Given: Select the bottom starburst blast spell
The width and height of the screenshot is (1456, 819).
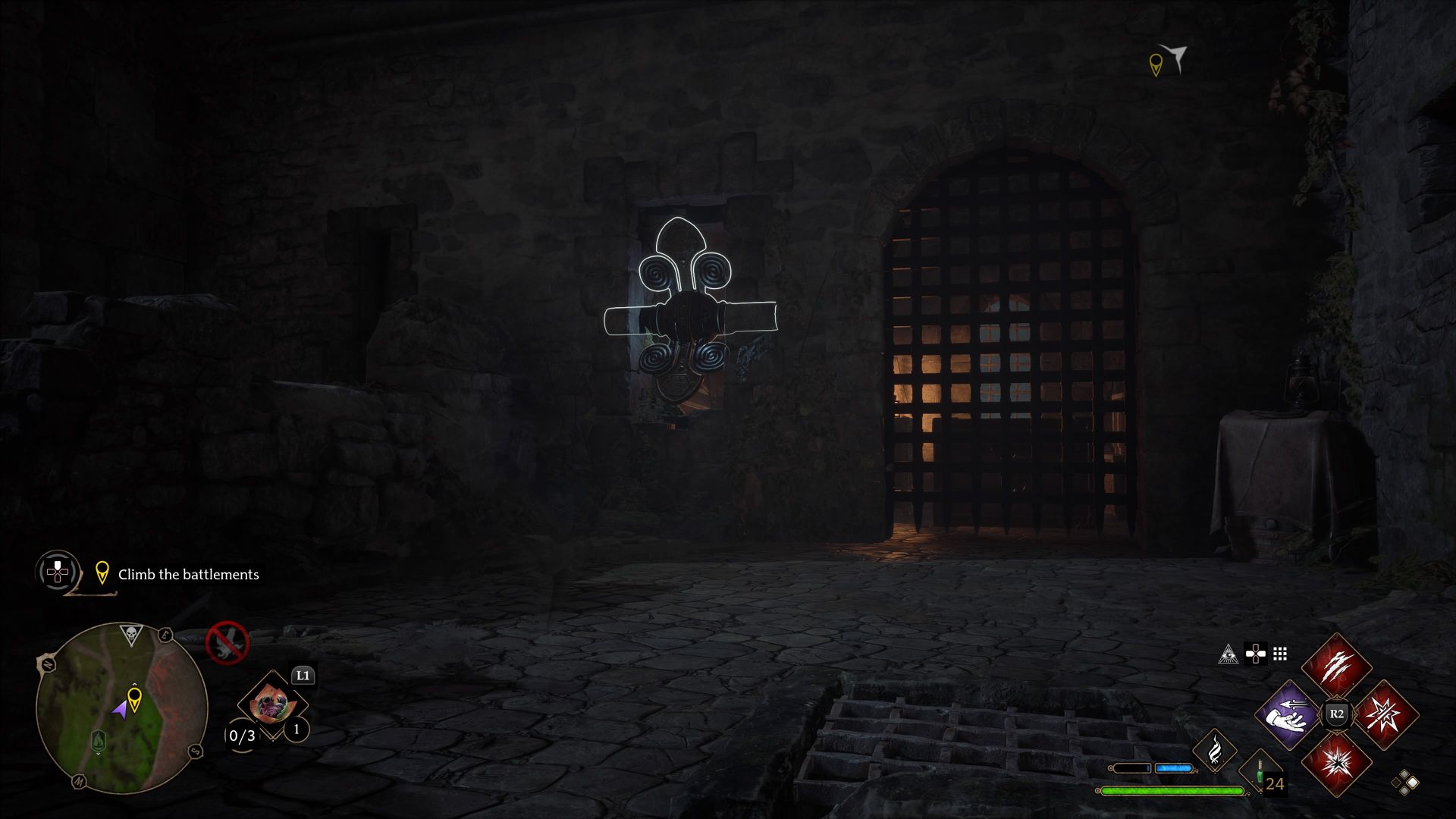Looking at the screenshot, I should click(x=1337, y=765).
